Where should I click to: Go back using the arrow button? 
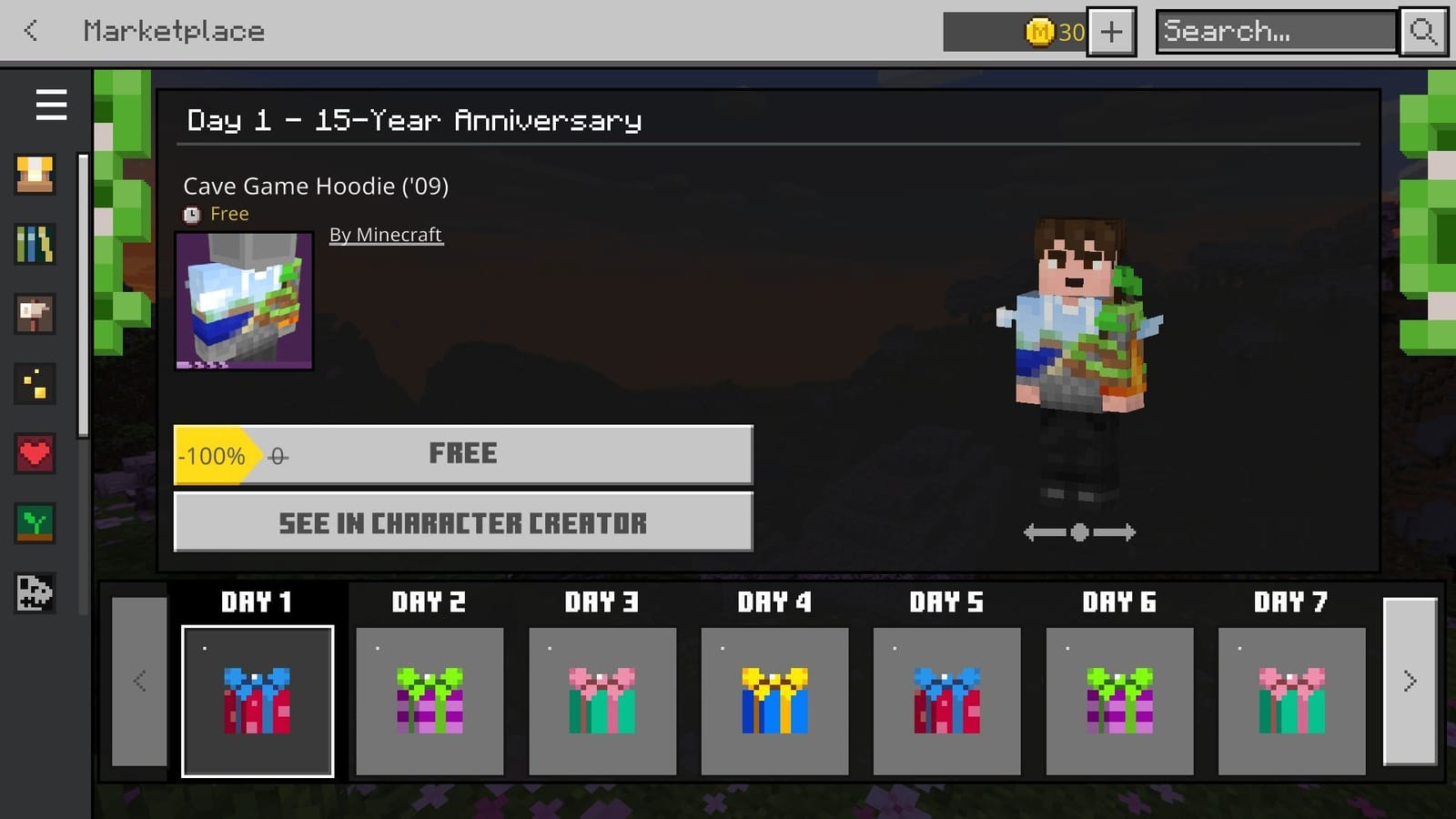tap(30, 30)
